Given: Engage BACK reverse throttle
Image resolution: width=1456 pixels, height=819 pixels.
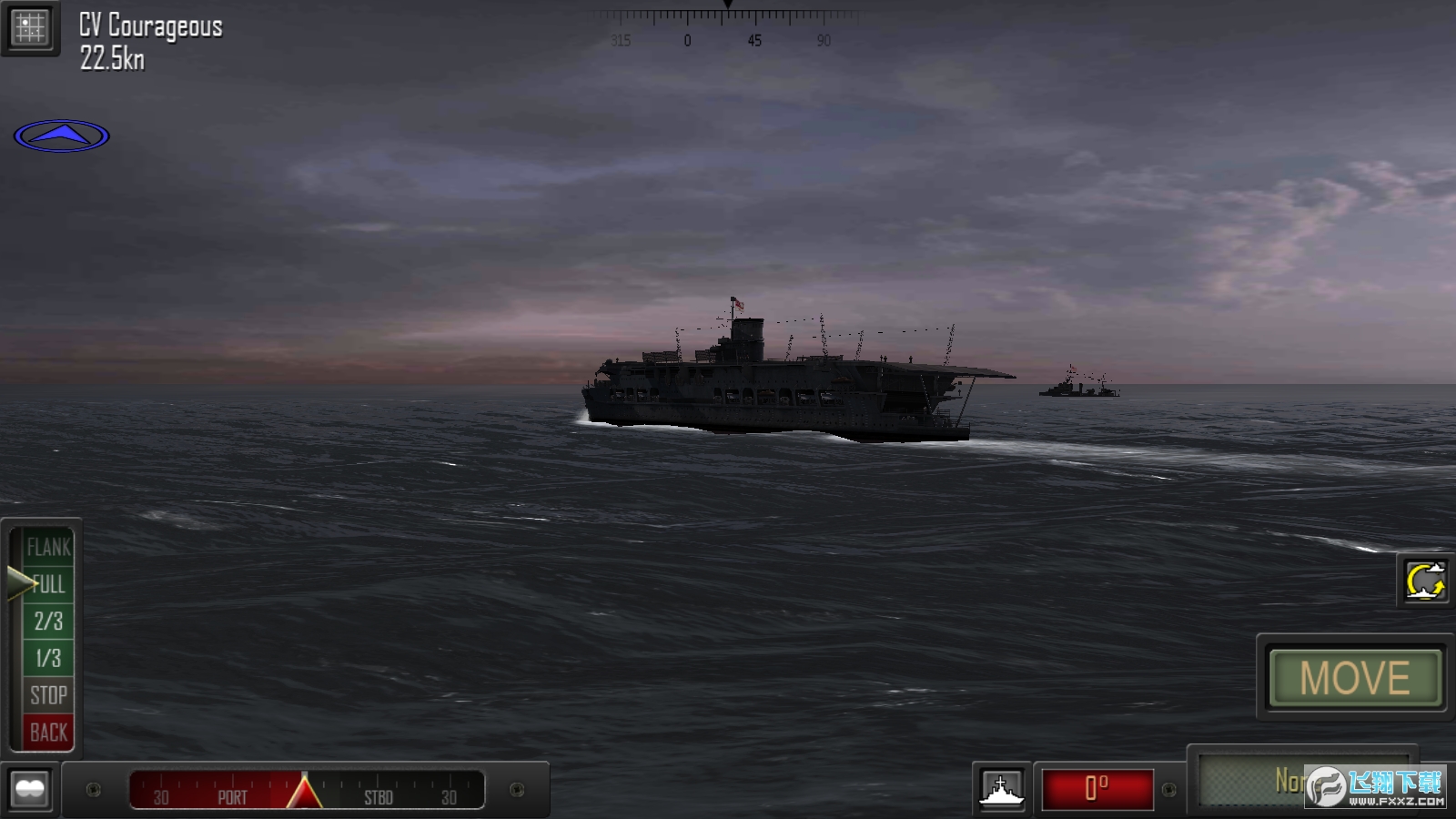Looking at the screenshot, I should [x=47, y=732].
